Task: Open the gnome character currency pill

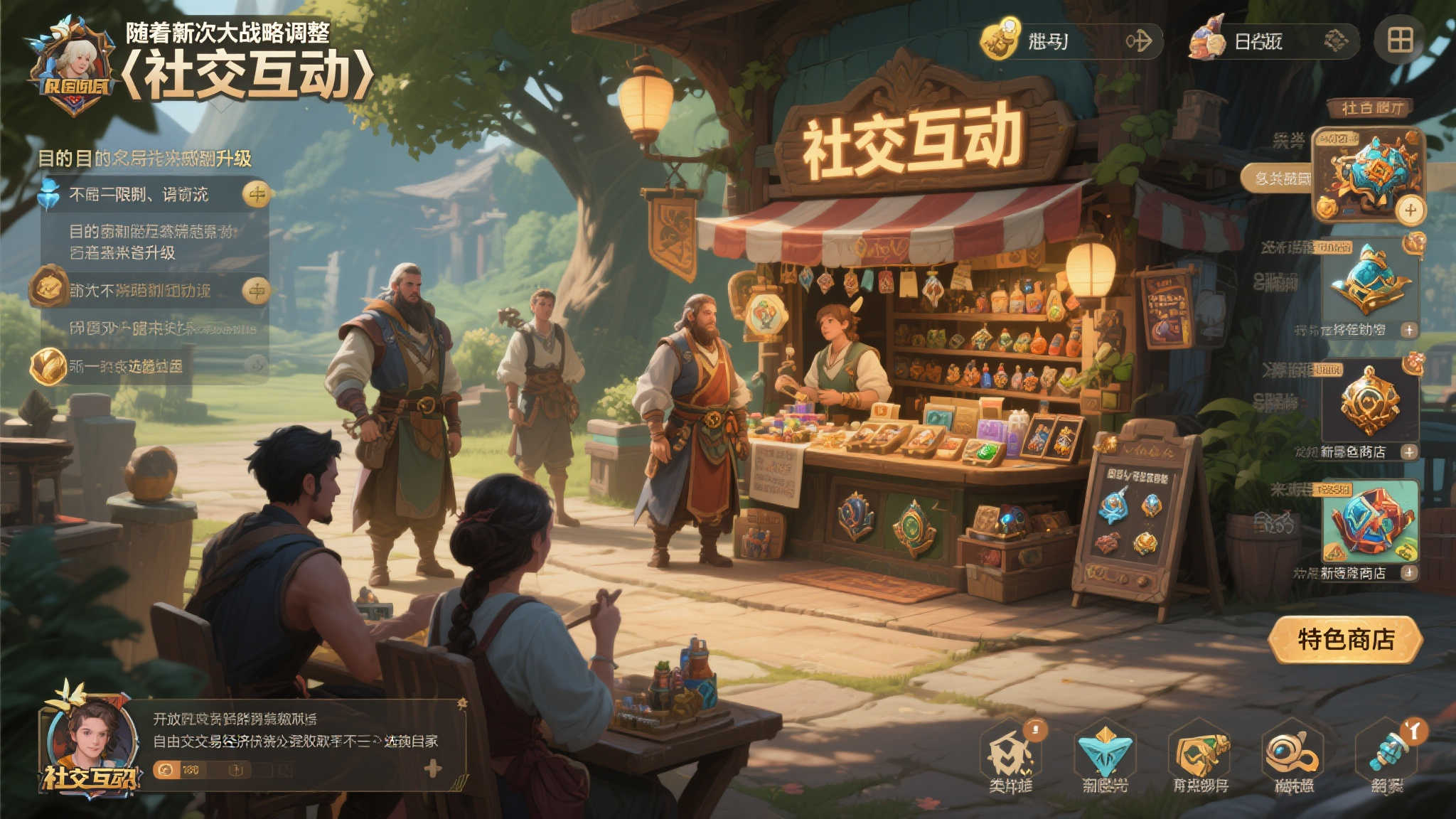Action: coord(1273,41)
